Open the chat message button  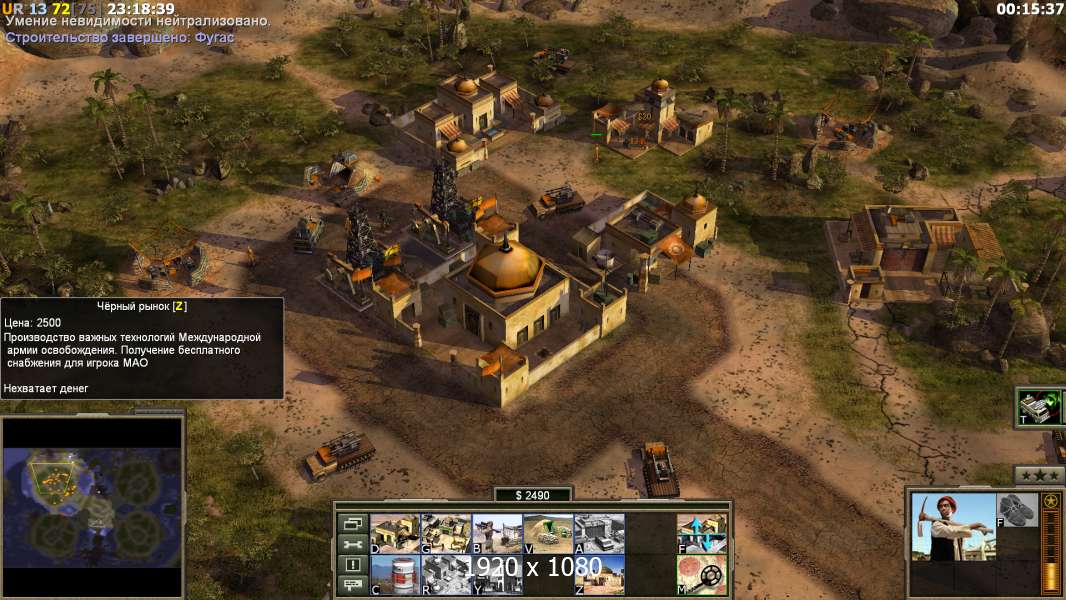coord(352,586)
